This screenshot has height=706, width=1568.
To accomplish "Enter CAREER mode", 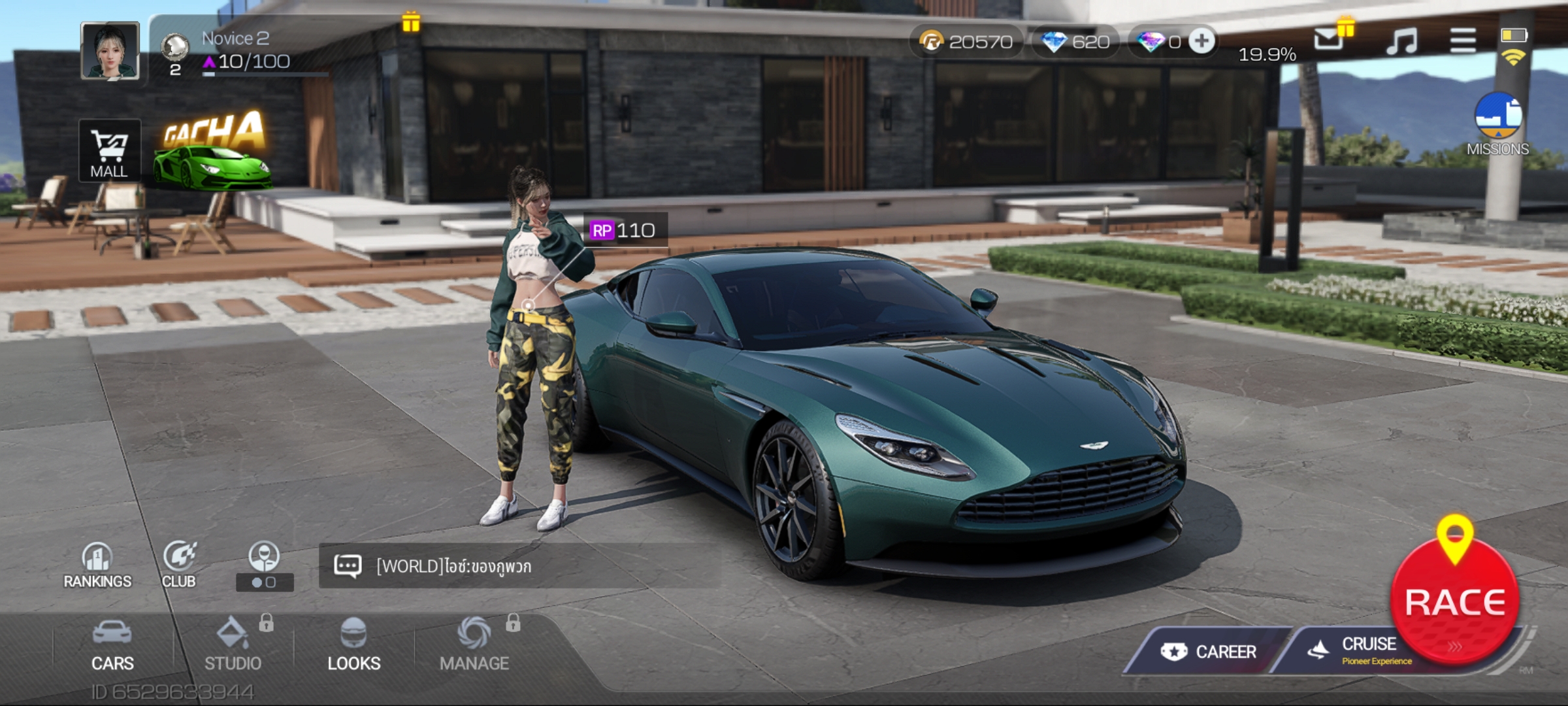I will [x=1209, y=651].
